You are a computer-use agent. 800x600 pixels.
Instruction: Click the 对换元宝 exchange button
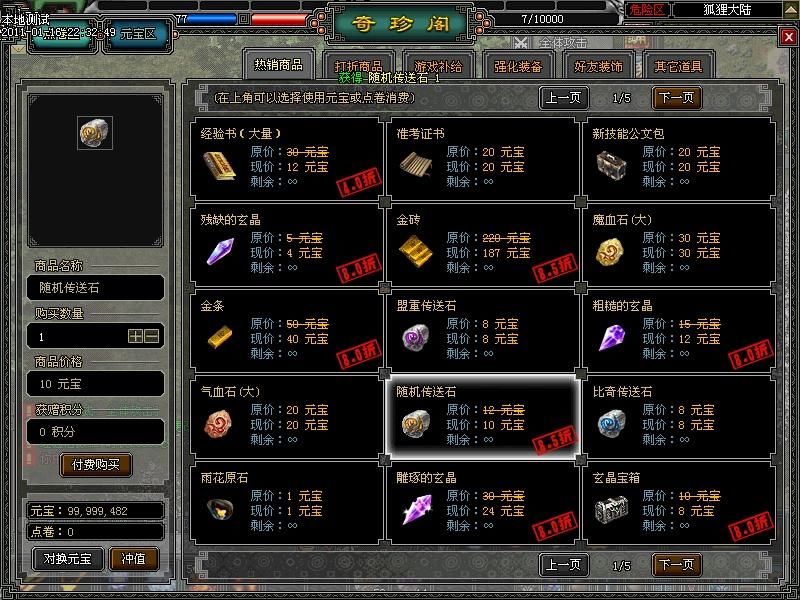[68, 558]
